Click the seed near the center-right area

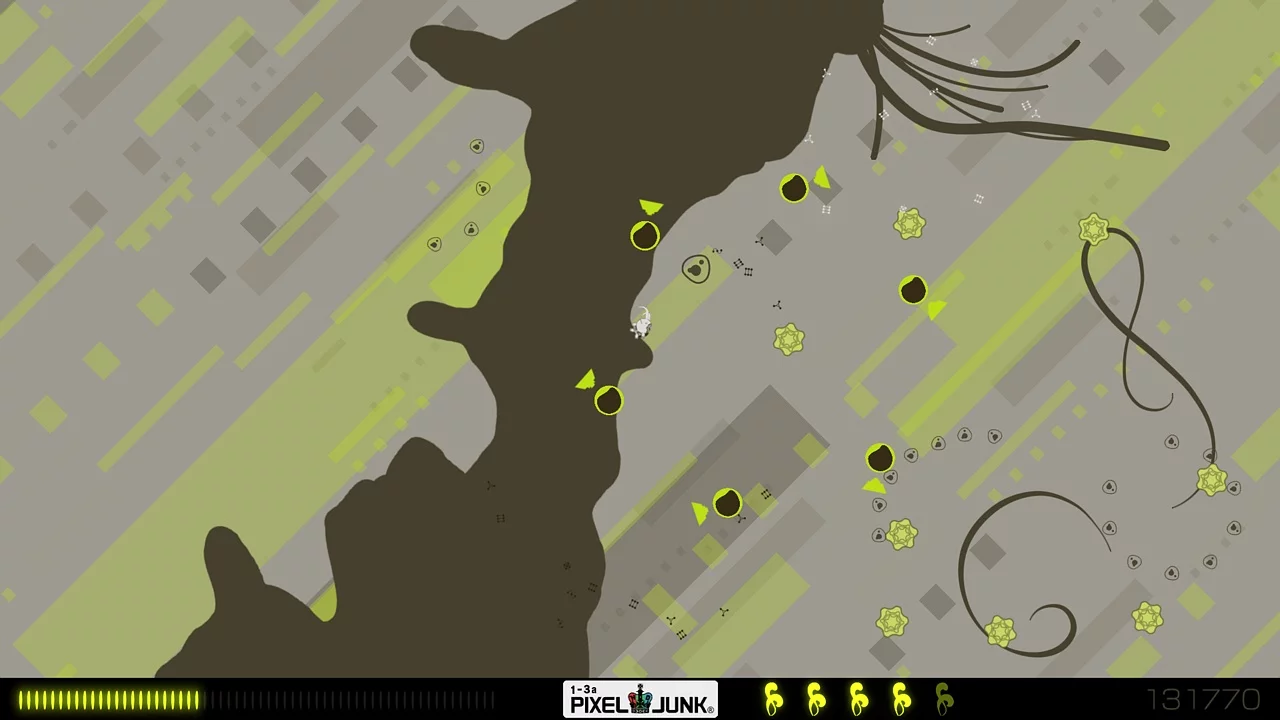(915, 291)
